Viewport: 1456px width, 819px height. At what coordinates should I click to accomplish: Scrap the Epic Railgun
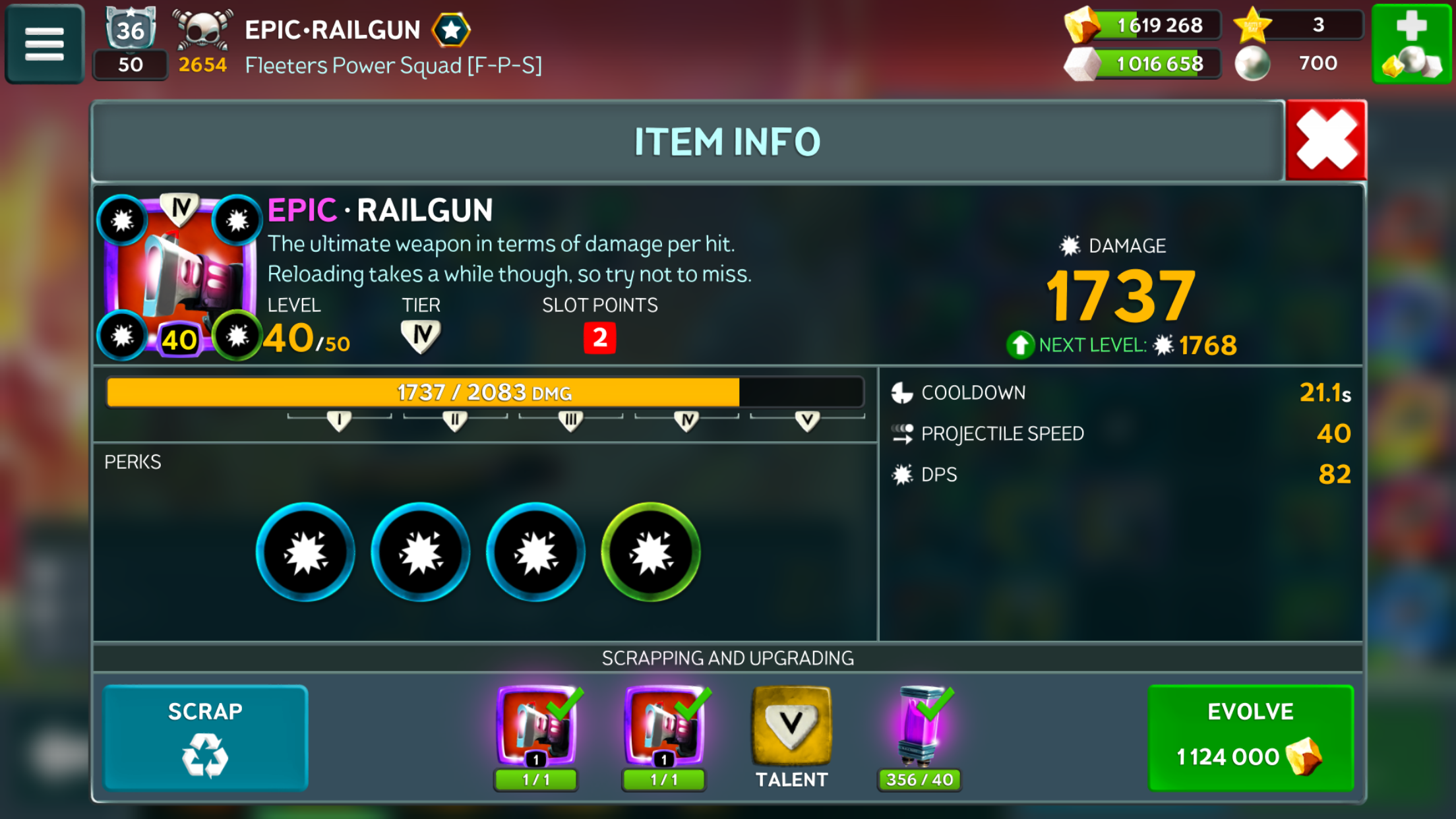(205, 737)
